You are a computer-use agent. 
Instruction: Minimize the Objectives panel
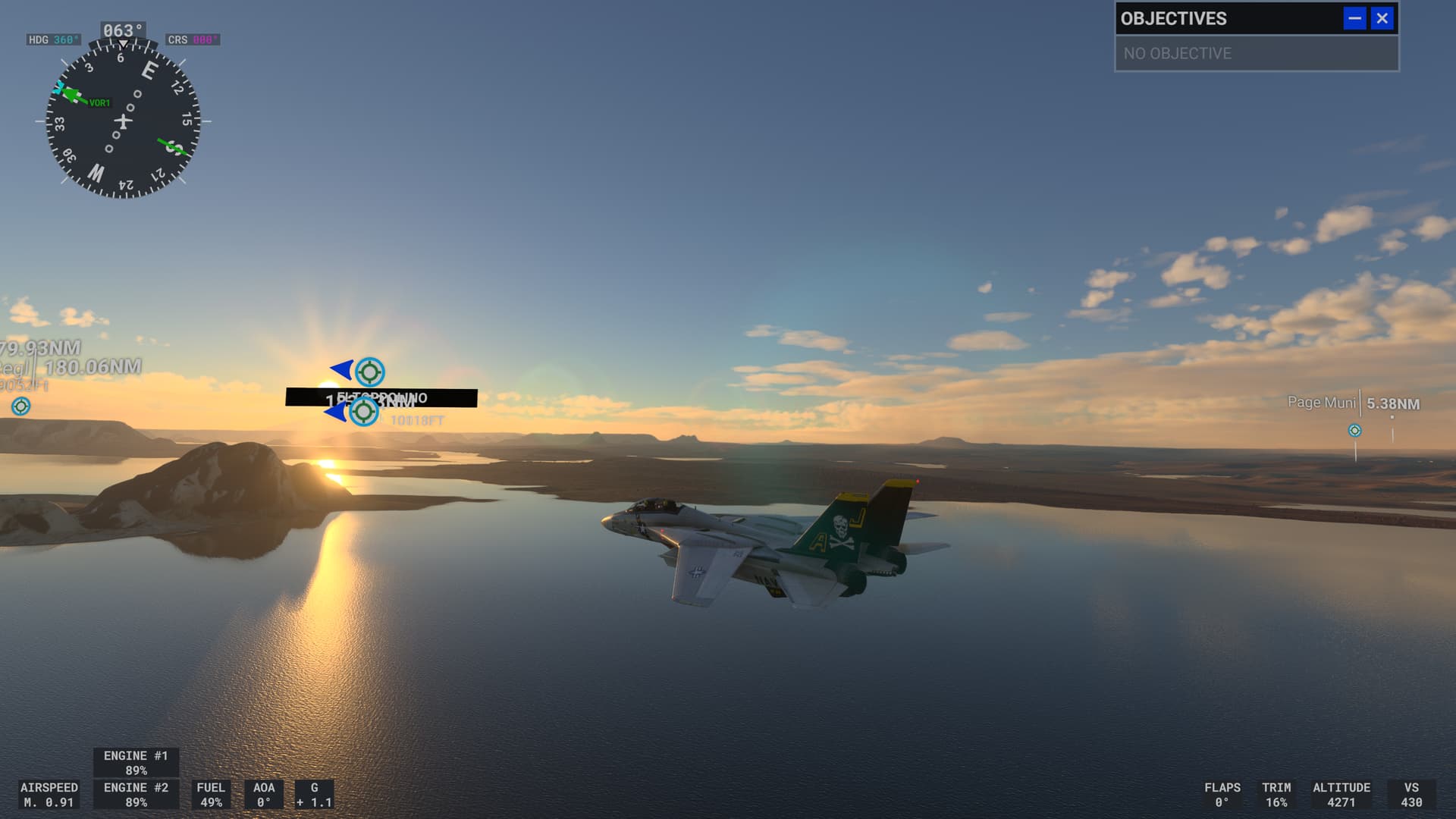(x=1354, y=18)
